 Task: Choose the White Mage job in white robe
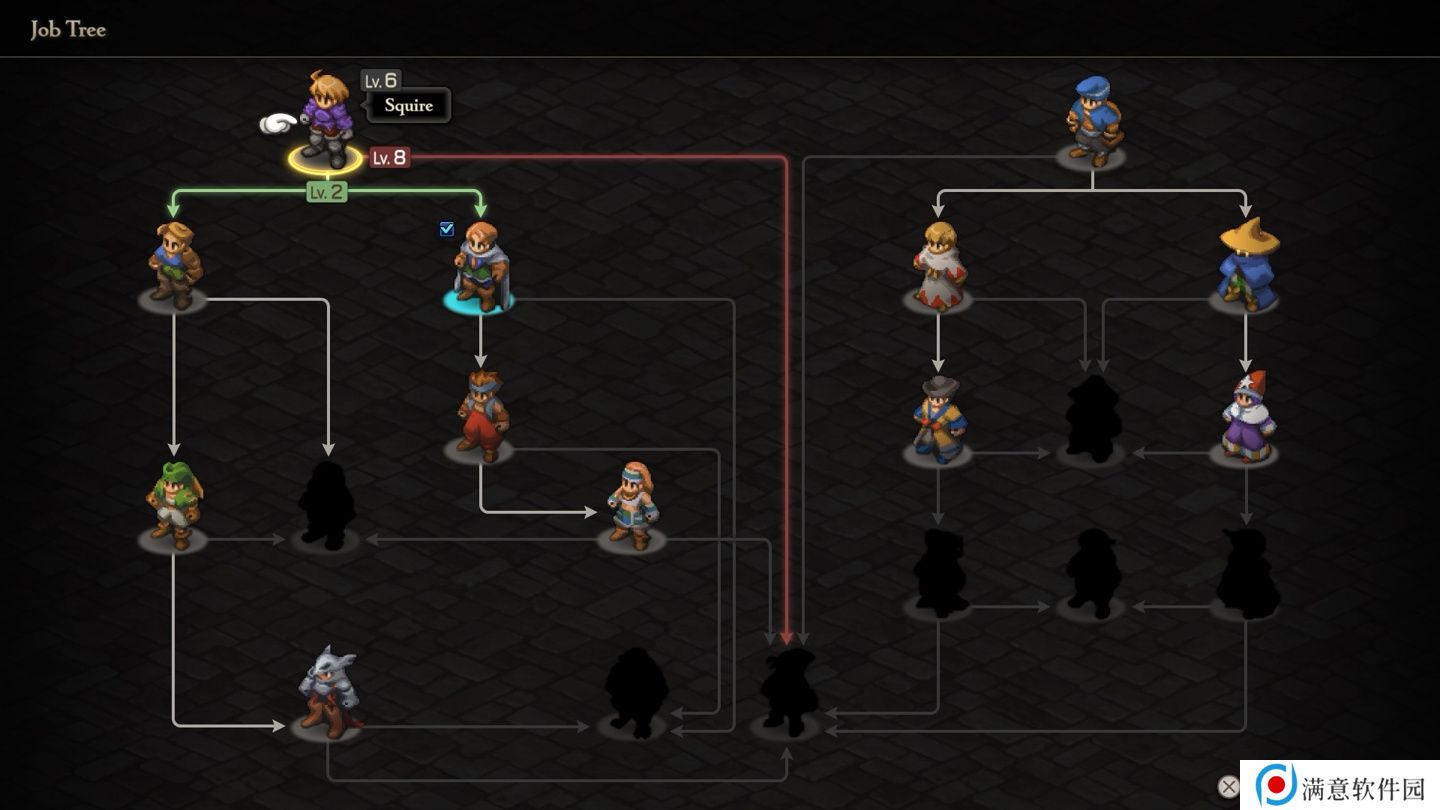938,266
